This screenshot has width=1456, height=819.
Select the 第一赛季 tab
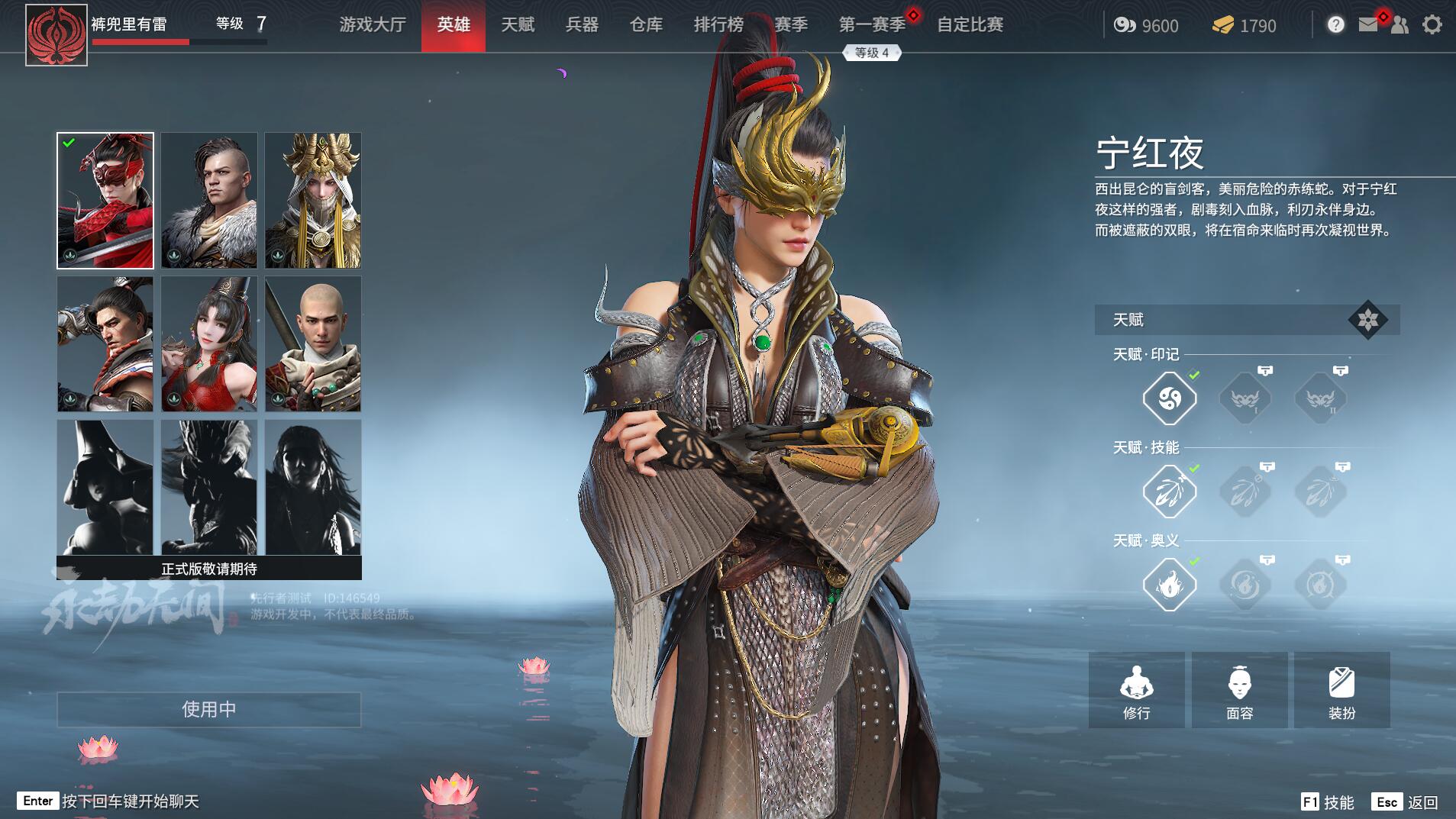(x=872, y=25)
